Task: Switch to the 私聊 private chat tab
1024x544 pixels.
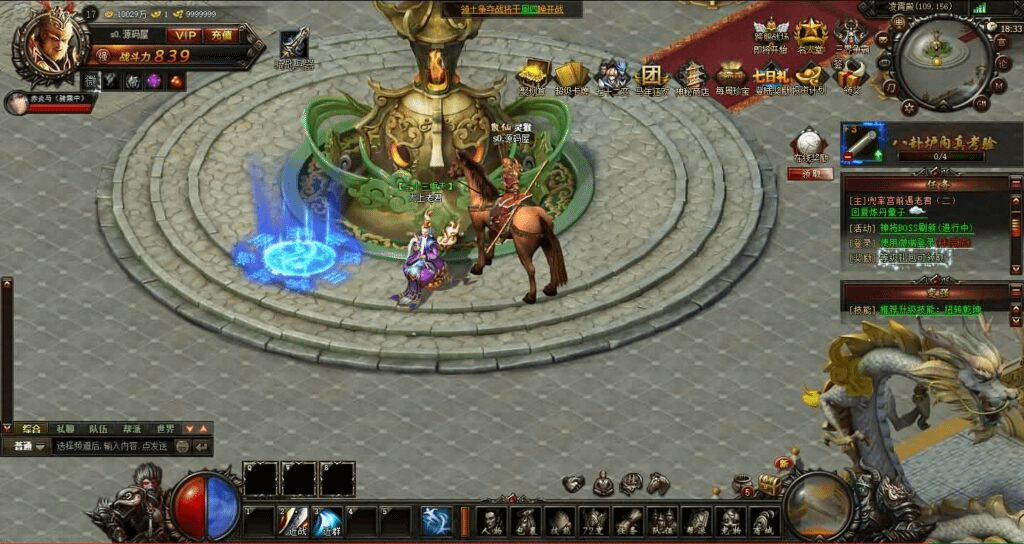Action: pos(65,429)
